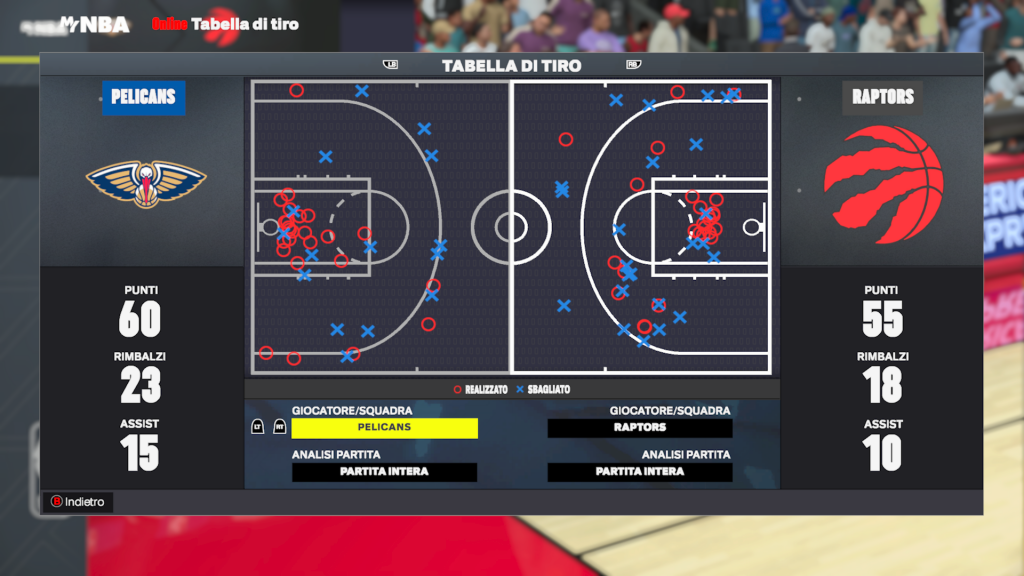
Task: Choose the RAPTORS player/team selector
Action: click(640, 428)
